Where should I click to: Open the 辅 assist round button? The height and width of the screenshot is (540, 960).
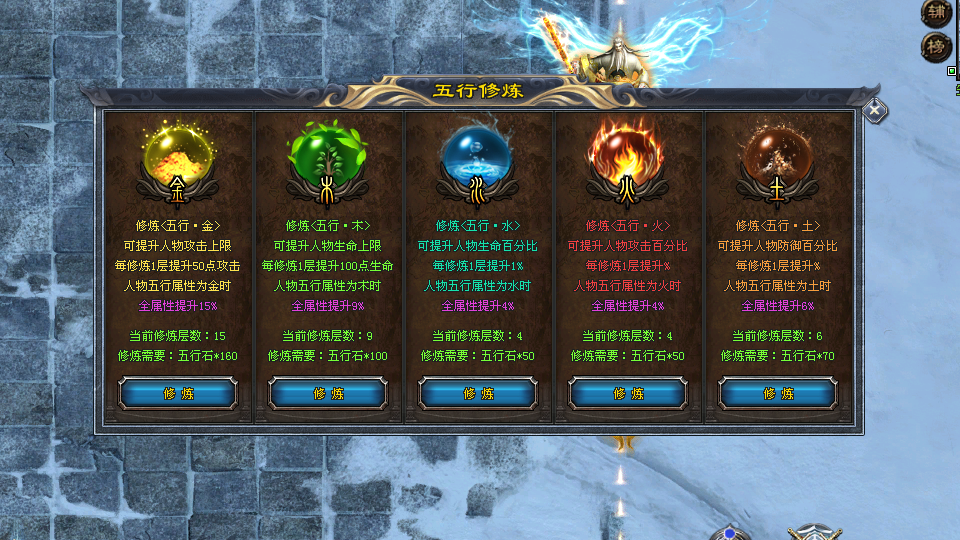click(x=936, y=12)
